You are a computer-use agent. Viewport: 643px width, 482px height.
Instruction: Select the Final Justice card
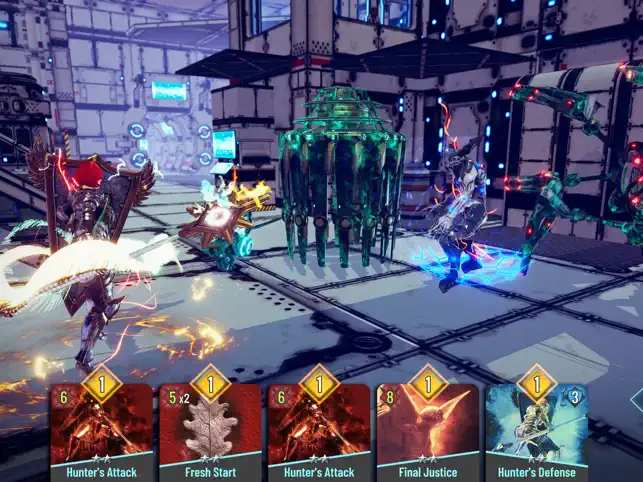[427, 430]
